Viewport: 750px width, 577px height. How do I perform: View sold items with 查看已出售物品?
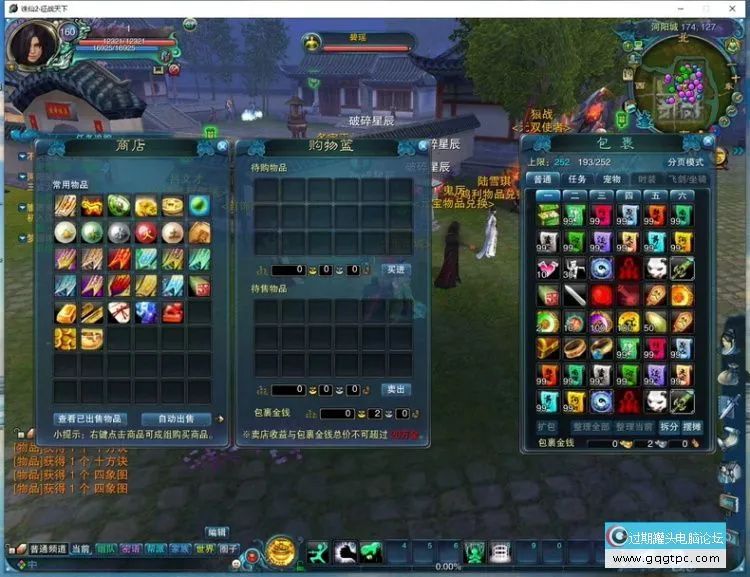(x=90, y=419)
